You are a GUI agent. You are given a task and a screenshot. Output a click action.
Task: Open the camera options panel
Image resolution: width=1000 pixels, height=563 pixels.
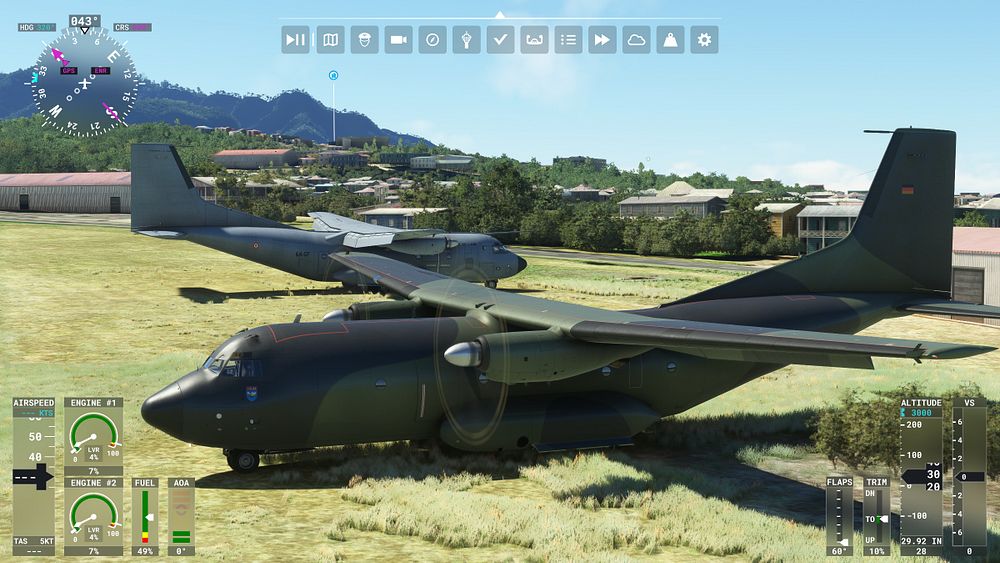[x=398, y=40]
